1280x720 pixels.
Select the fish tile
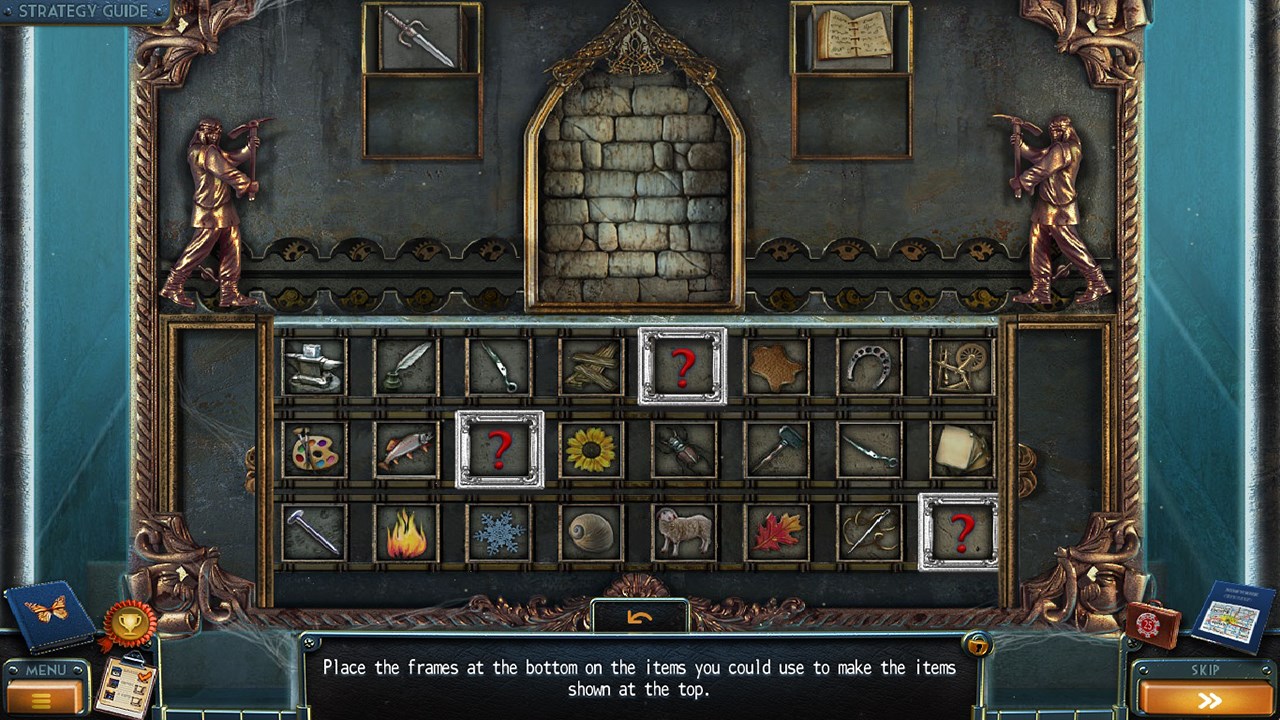tap(406, 450)
